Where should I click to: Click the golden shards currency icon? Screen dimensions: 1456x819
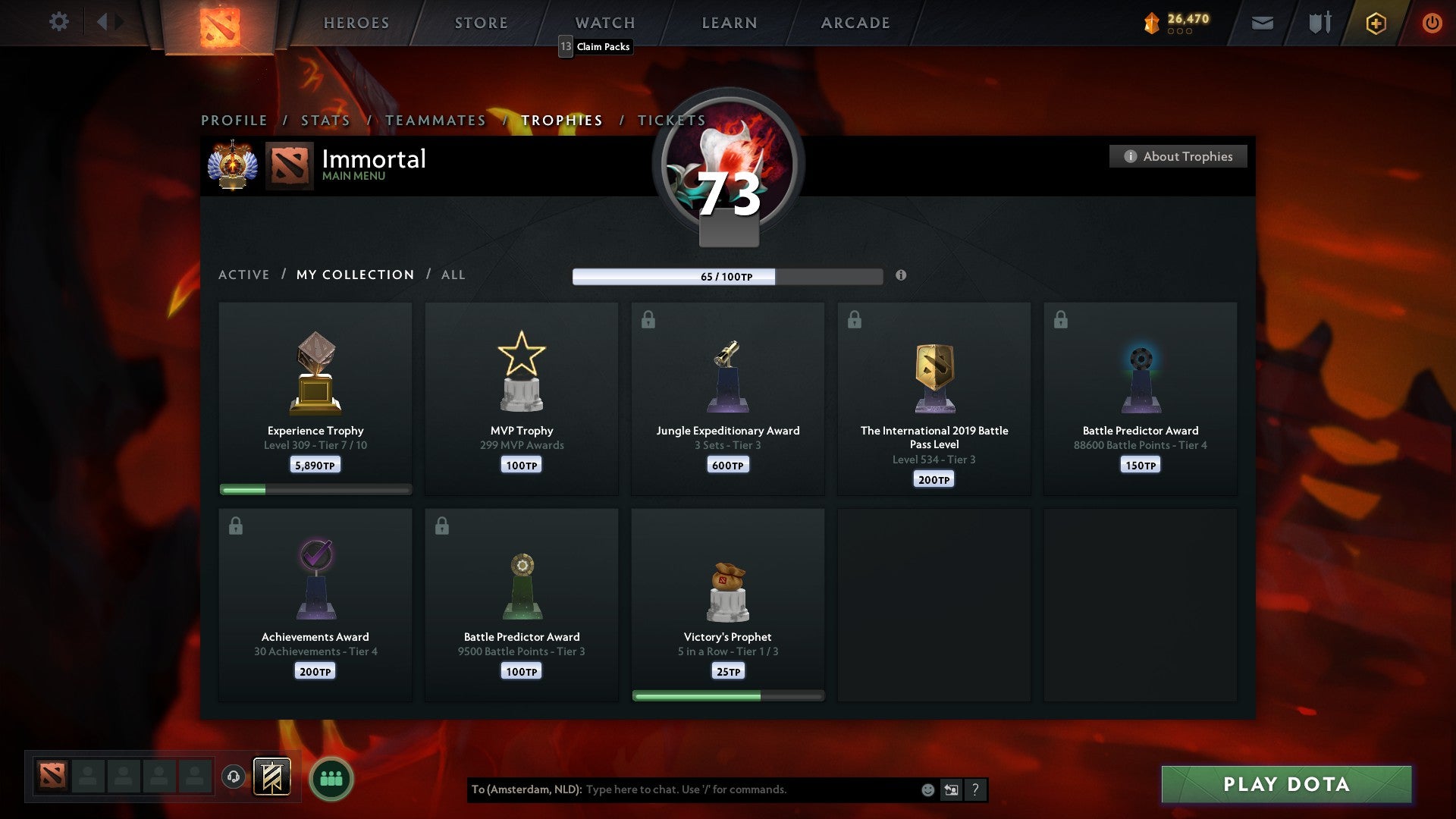(1150, 23)
